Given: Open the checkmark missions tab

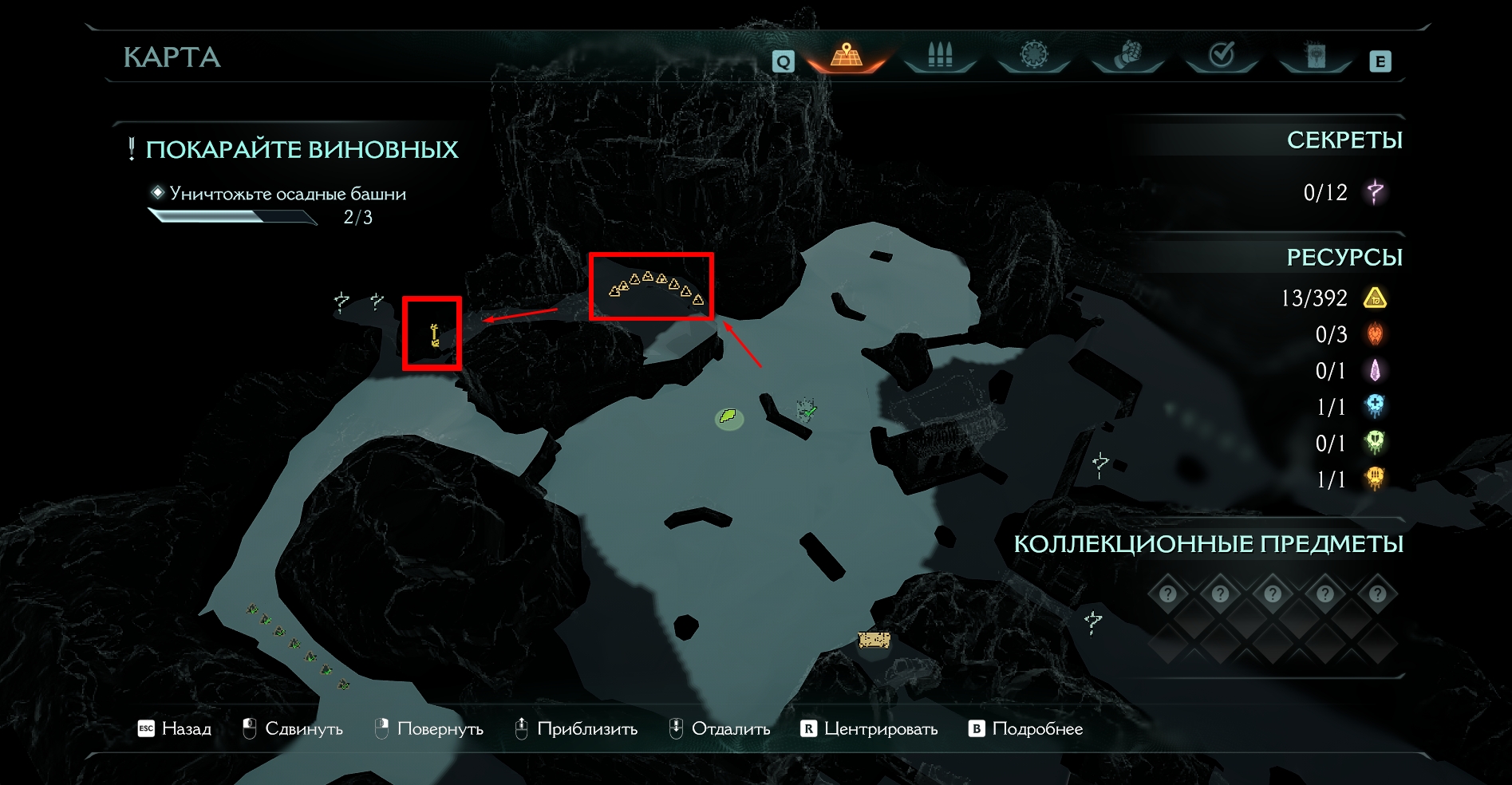Looking at the screenshot, I should pos(1222,55).
